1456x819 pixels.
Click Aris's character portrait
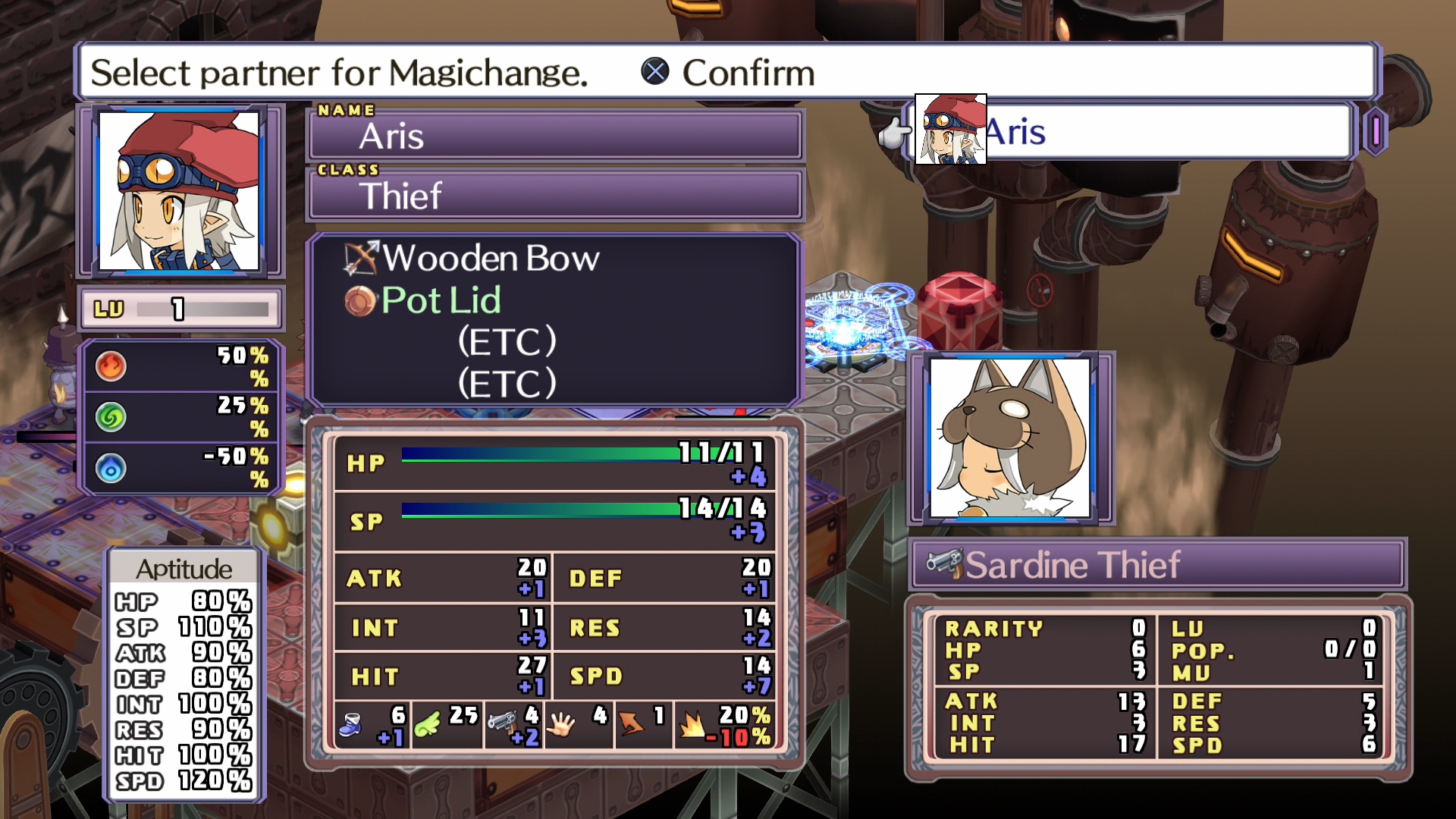(x=180, y=190)
